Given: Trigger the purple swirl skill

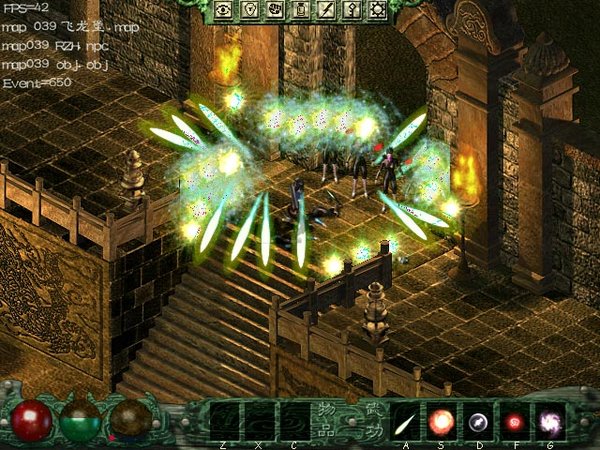Looking at the screenshot, I should 549,419.
